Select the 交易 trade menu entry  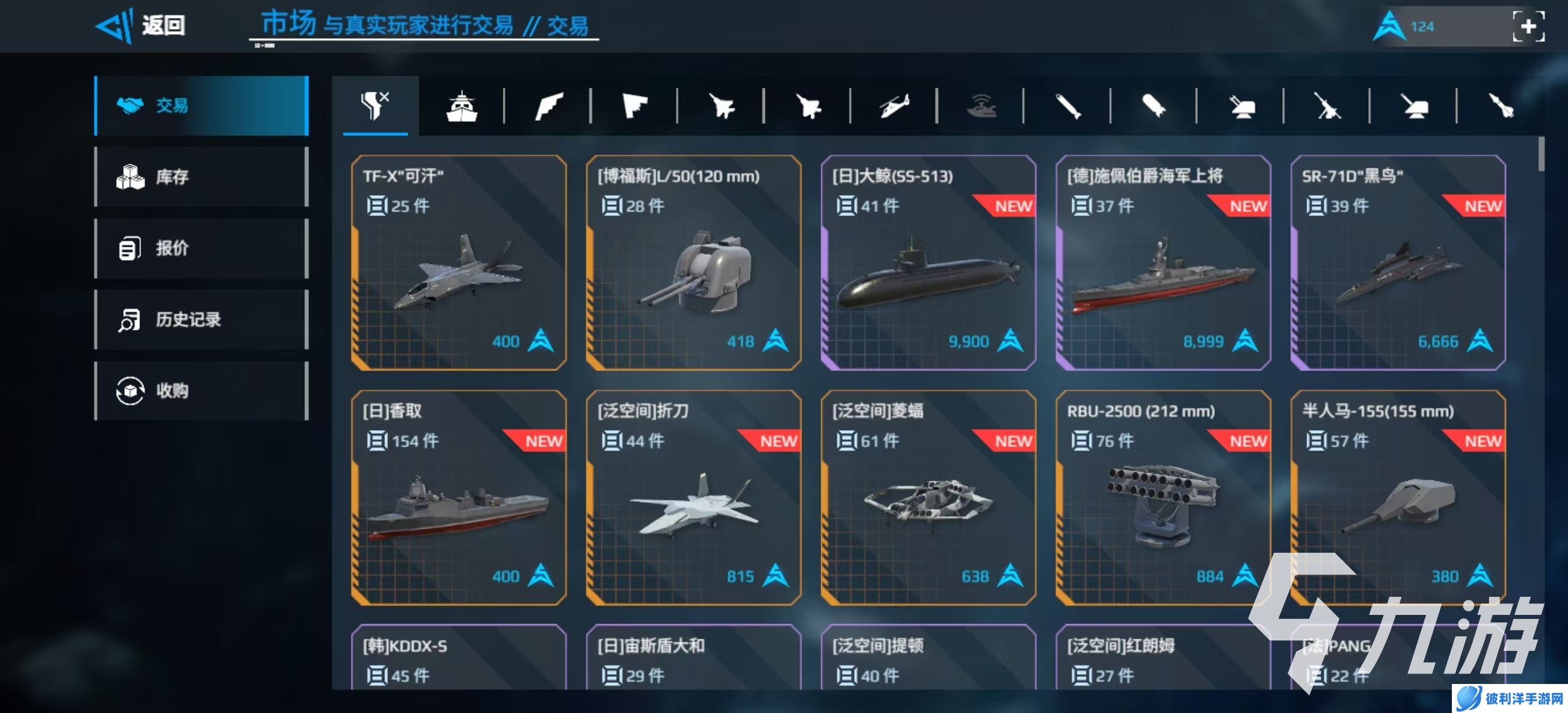click(x=201, y=105)
